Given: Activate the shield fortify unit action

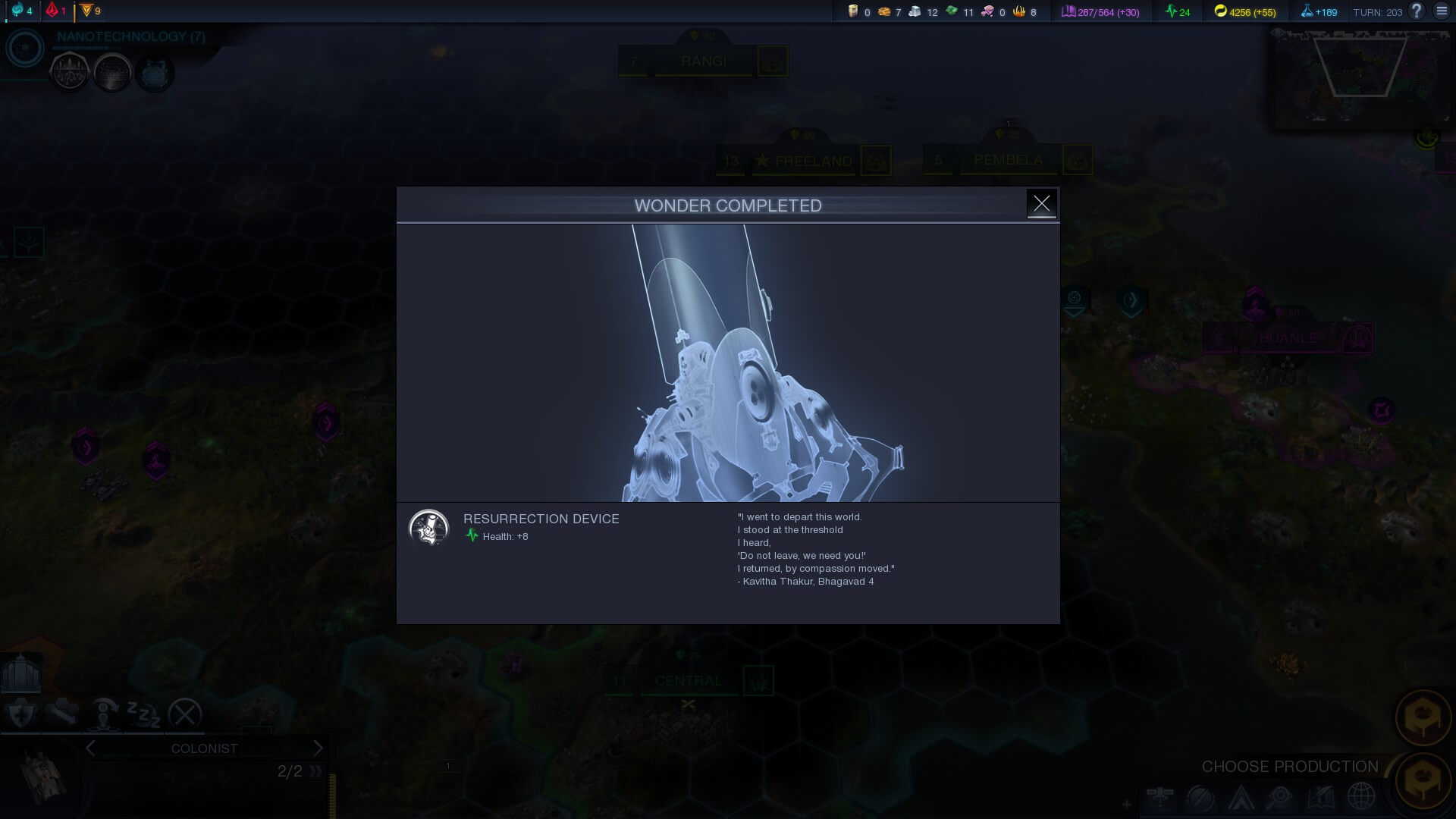Looking at the screenshot, I should pyautogui.click(x=20, y=714).
